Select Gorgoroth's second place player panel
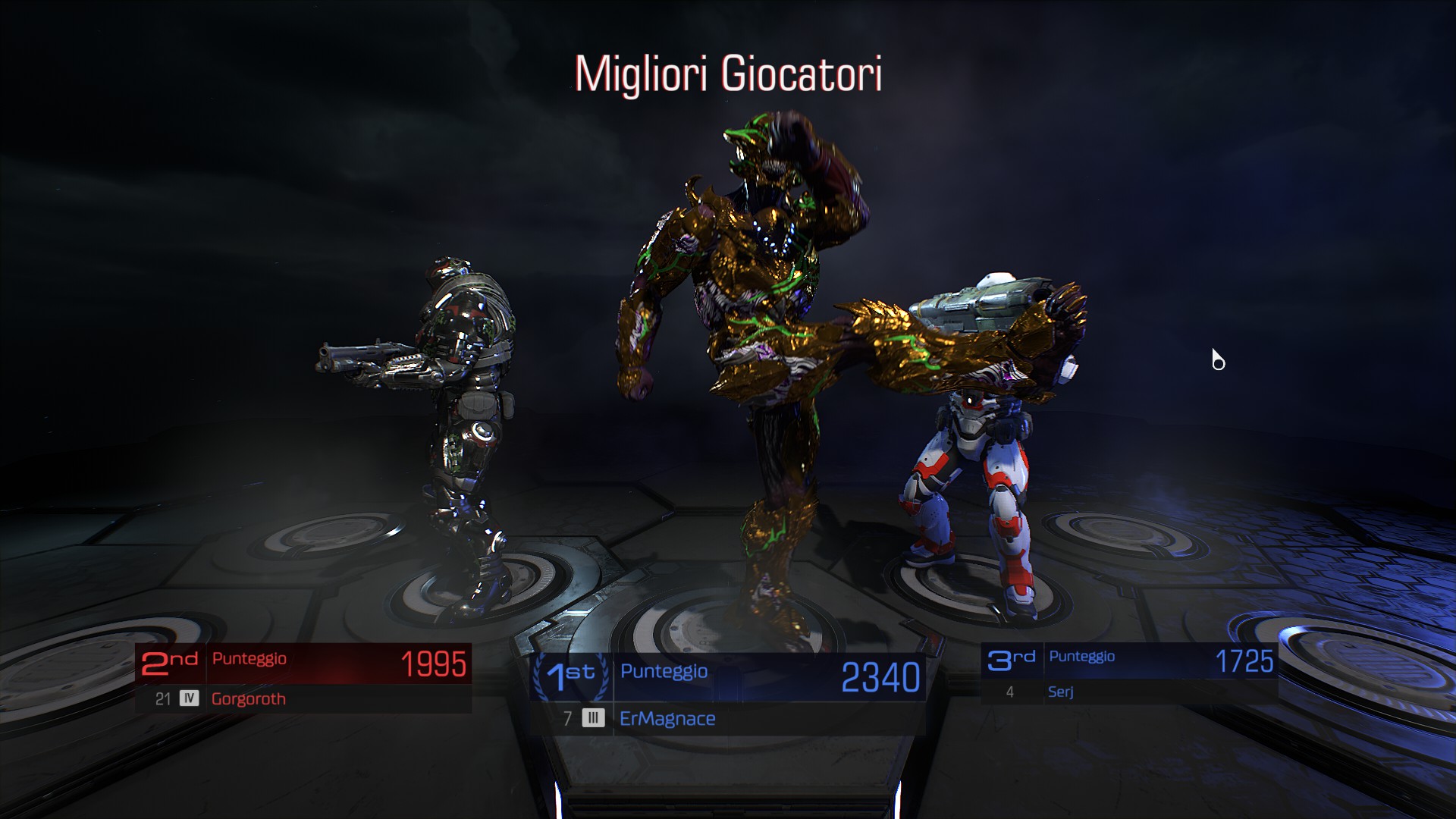Image resolution: width=1456 pixels, height=819 pixels. click(x=303, y=679)
